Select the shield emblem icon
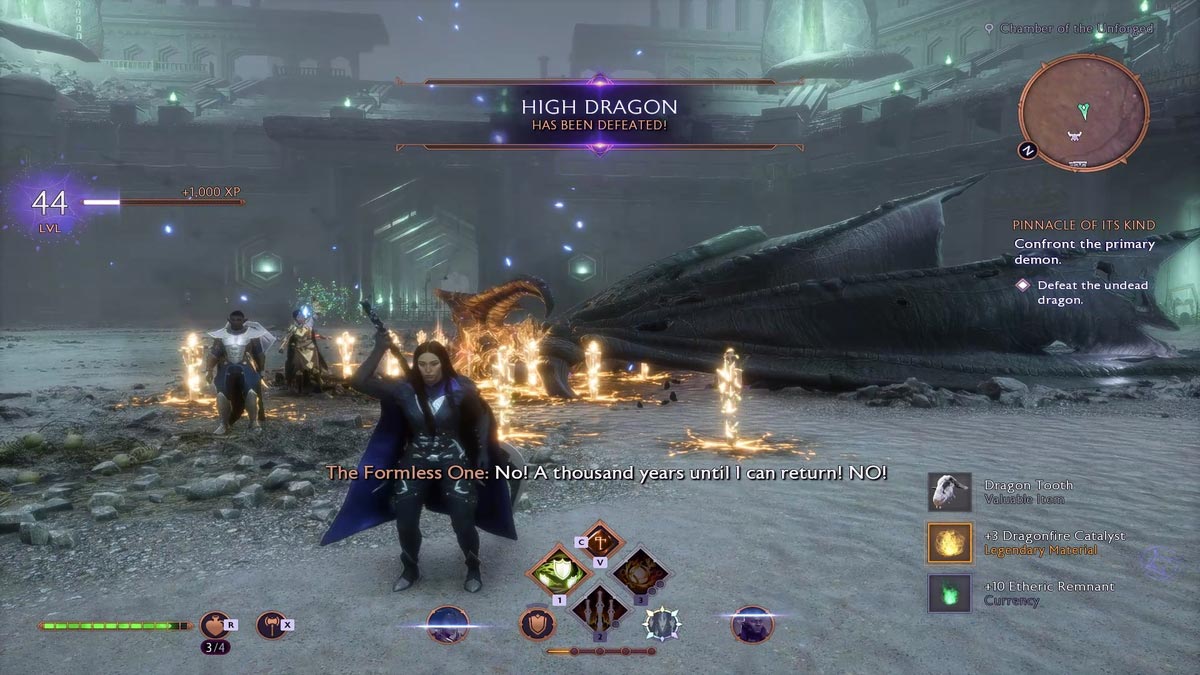Viewport: 1200px width, 675px height. pos(537,624)
